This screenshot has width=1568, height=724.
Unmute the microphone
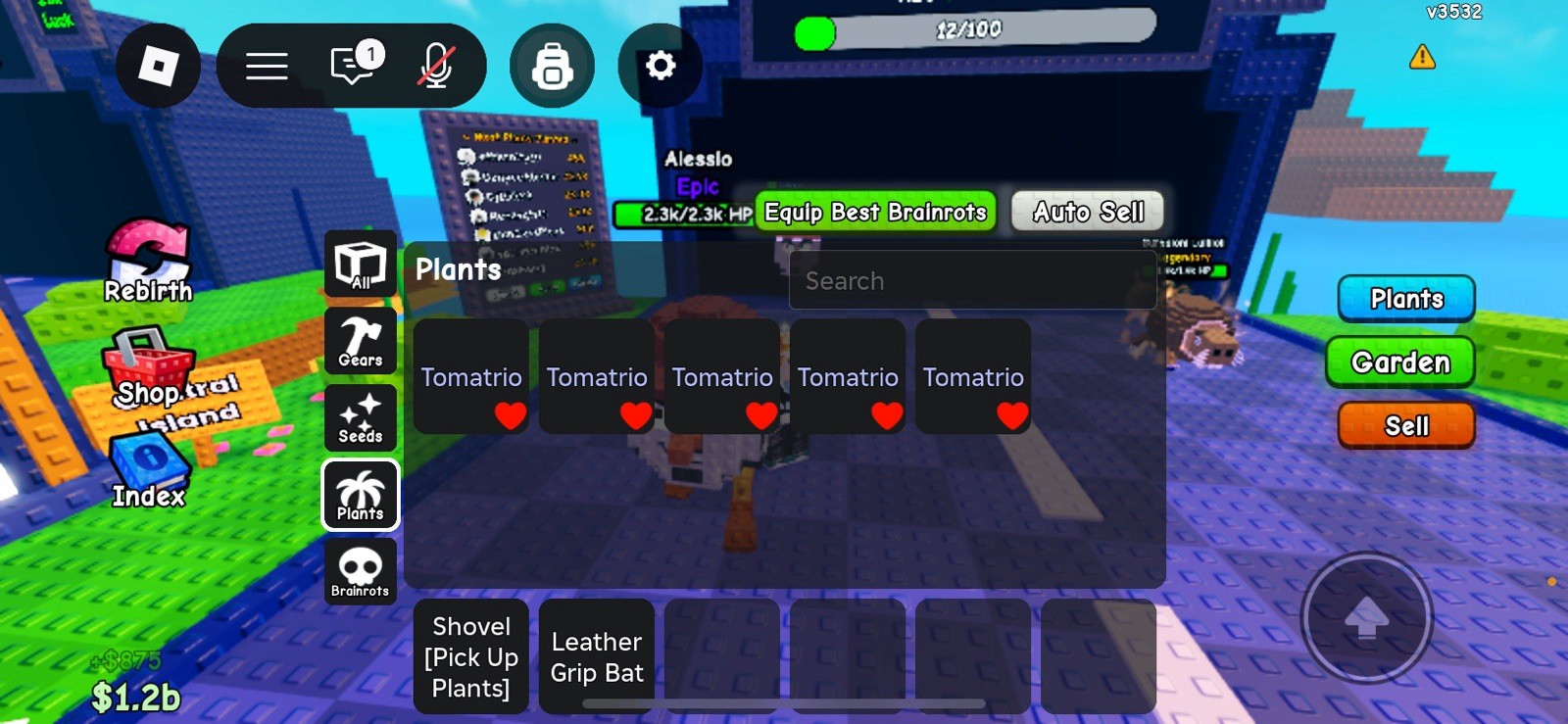pos(434,64)
